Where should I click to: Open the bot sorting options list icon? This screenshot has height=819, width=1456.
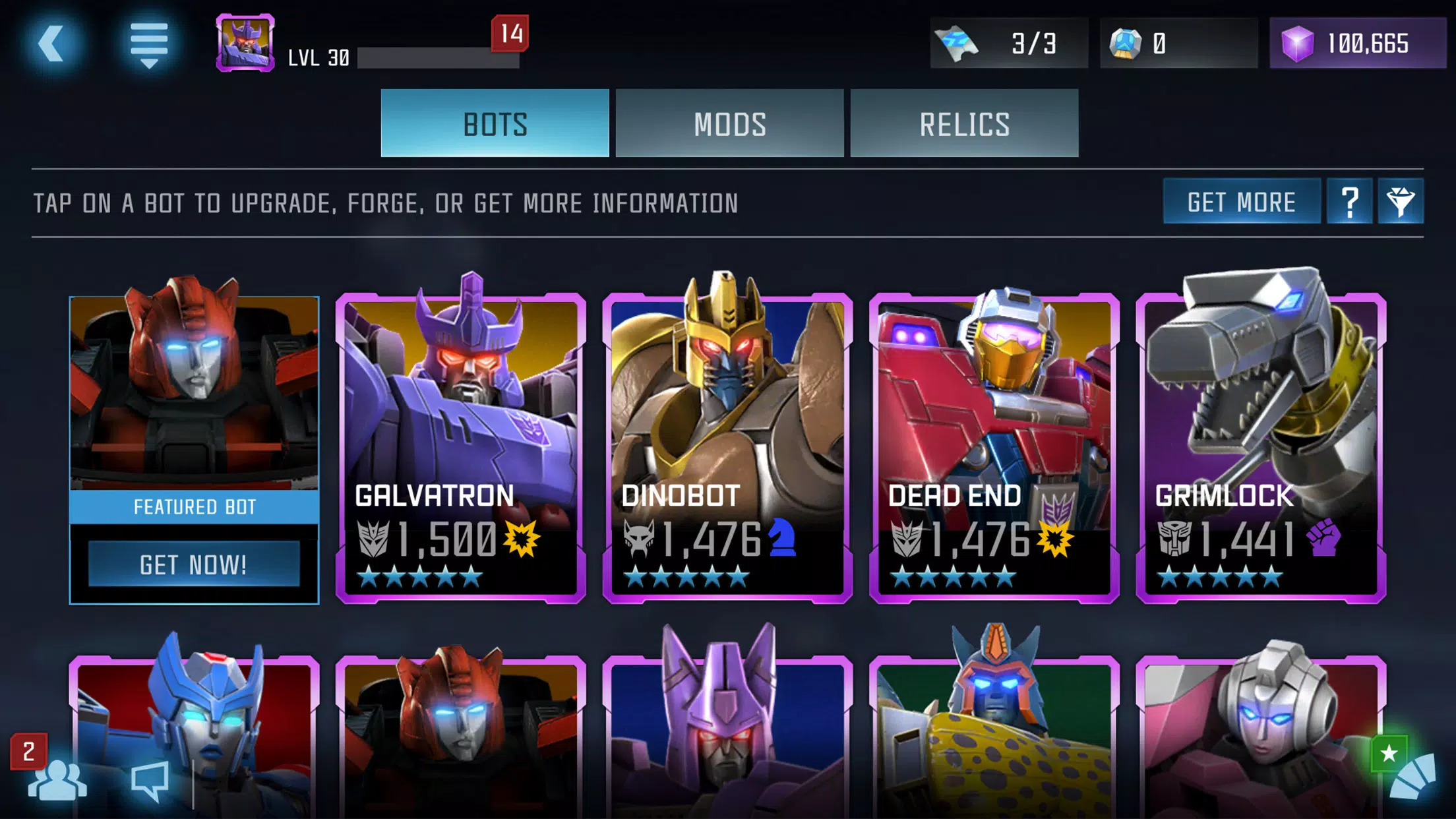click(150, 45)
